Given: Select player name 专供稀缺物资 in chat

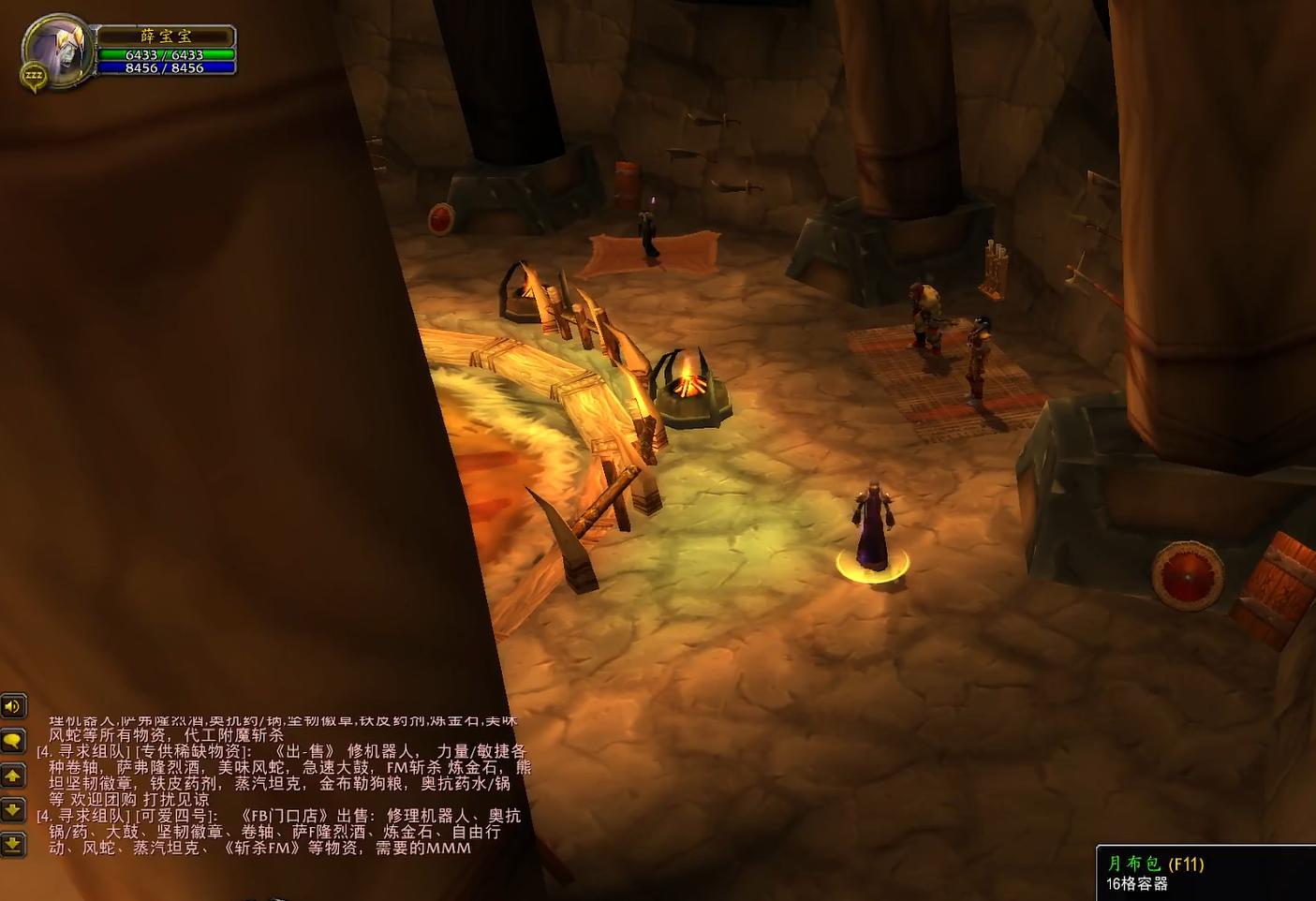Looking at the screenshot, I should coord(193,751).
